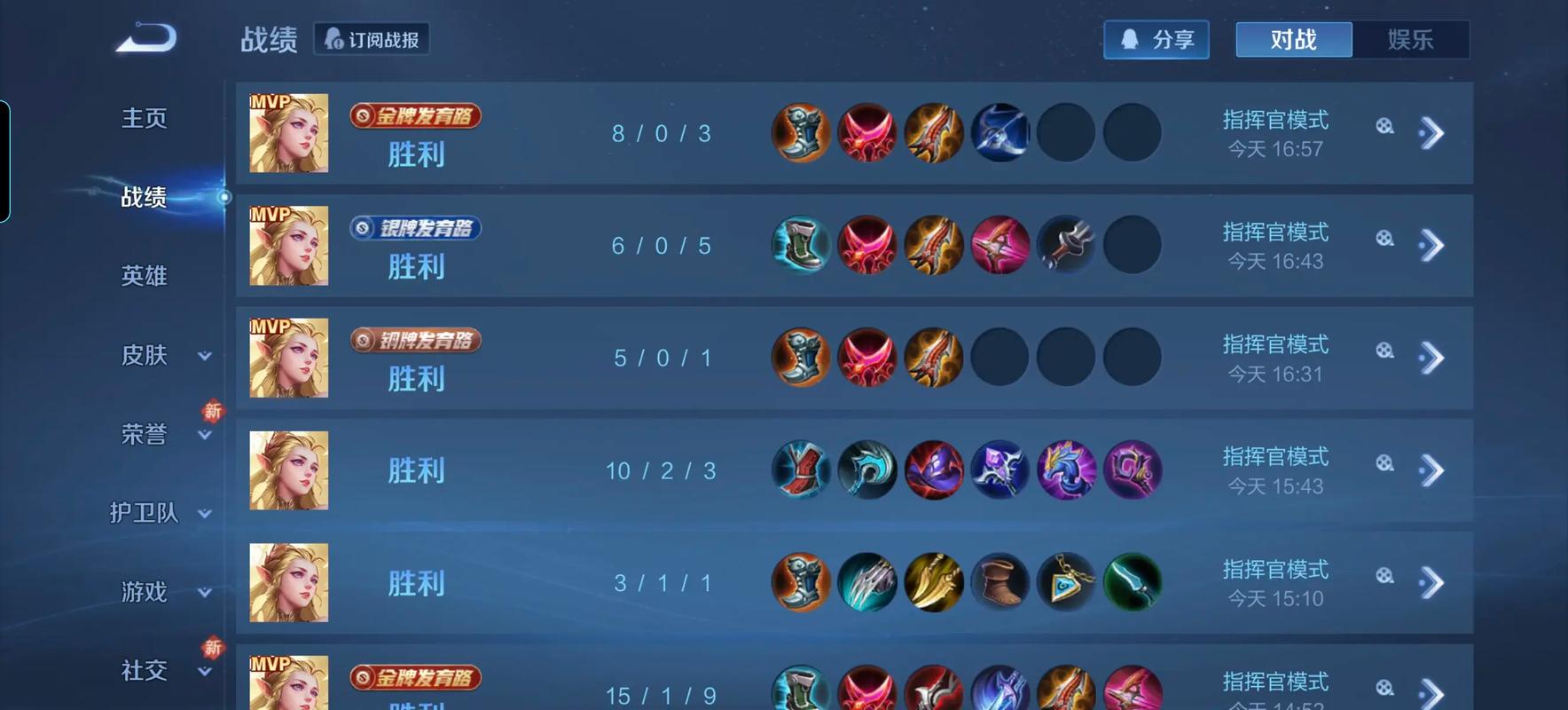Switch to the 娱乐 entertainment tab
This screenshot has height=710, width=1568.
(x=1412, y=39)
